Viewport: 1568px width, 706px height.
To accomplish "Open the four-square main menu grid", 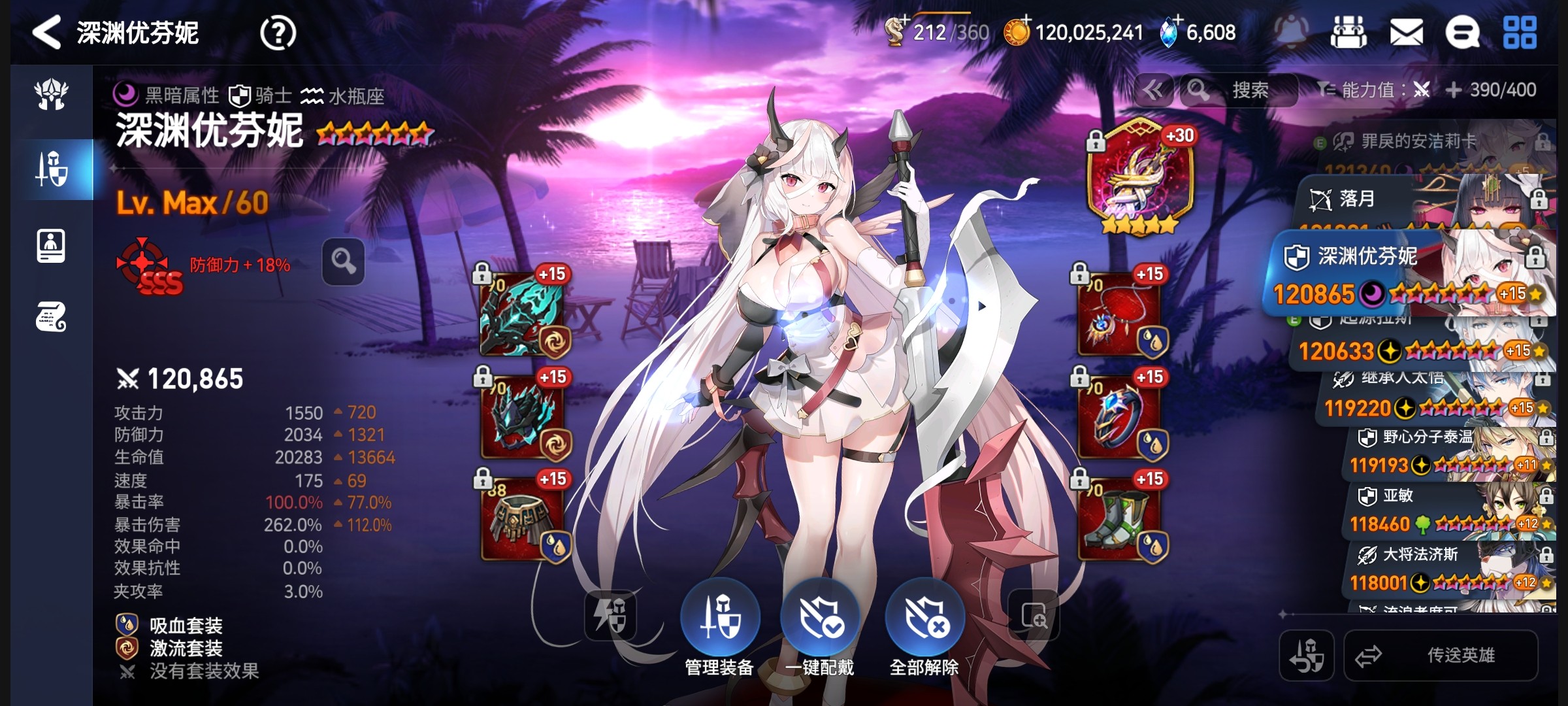I will [x=1520, y=33].
